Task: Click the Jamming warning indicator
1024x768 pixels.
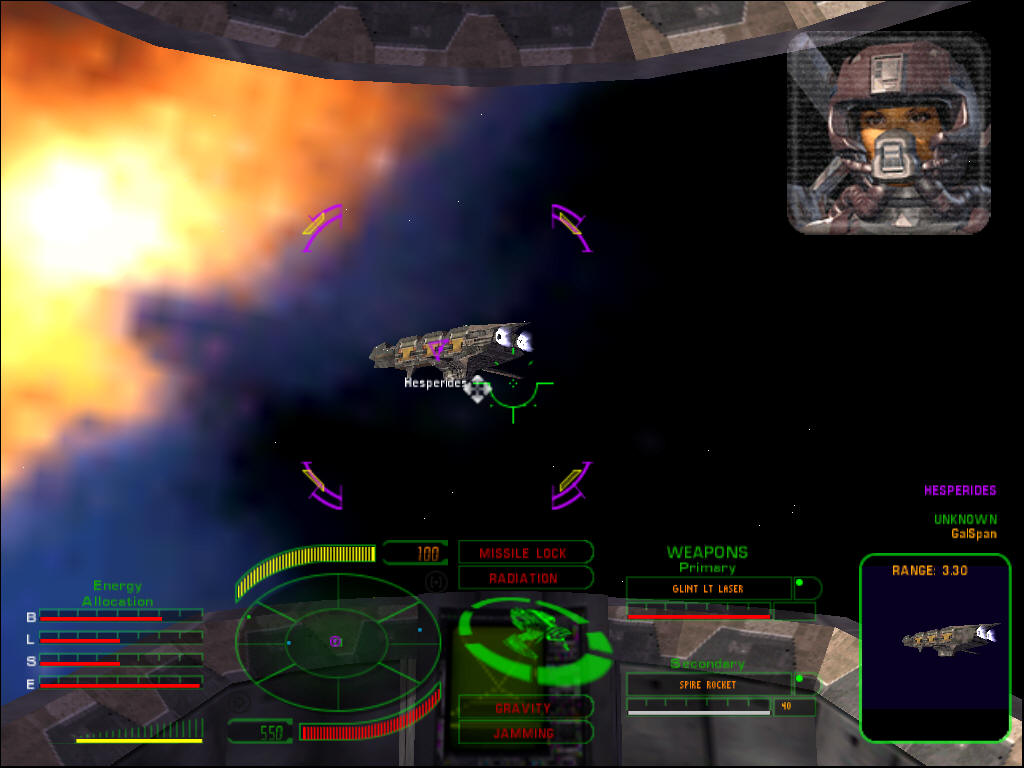Action: click(x=524, y=733)
